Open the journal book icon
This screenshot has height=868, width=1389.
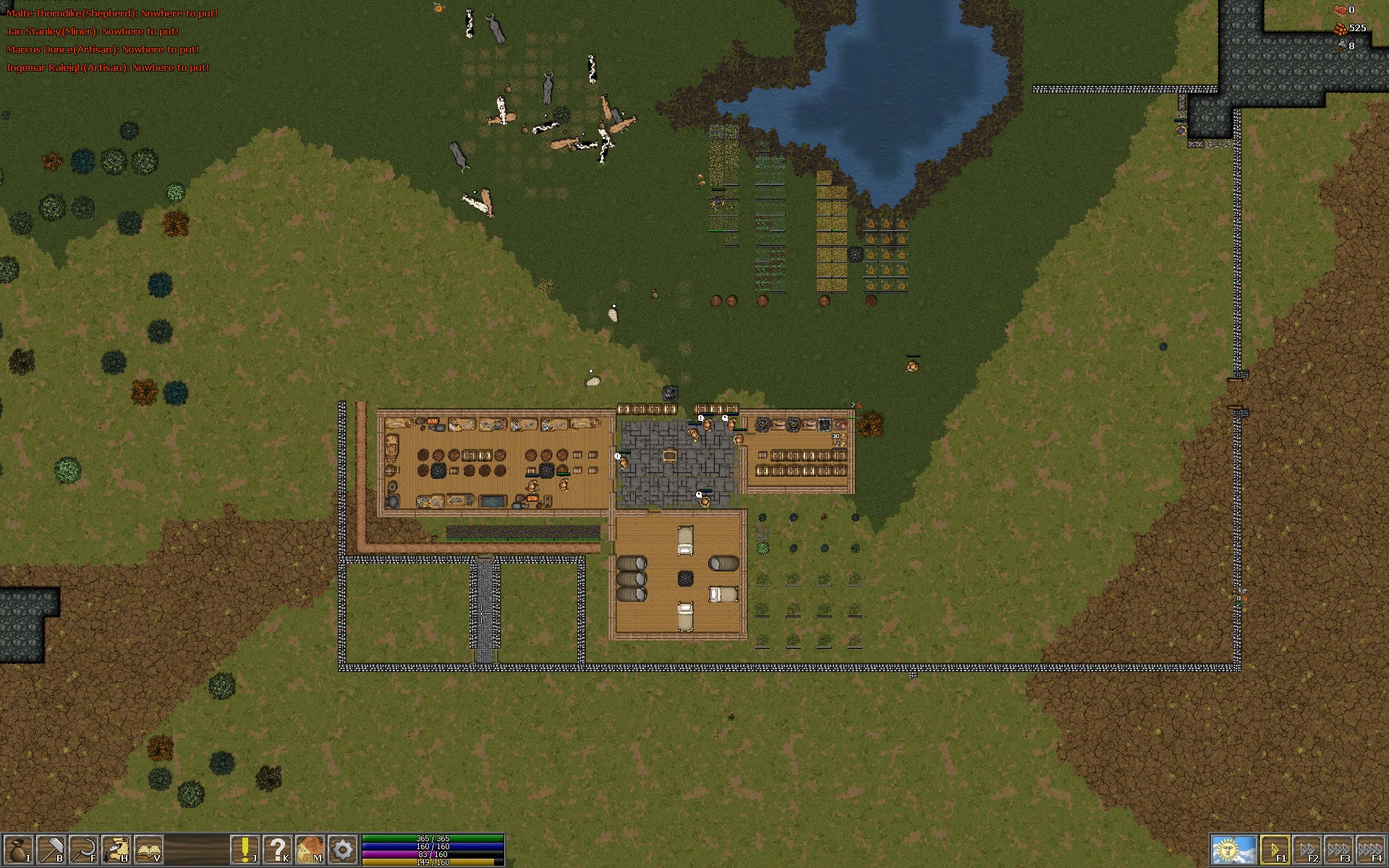(x=149, y=850)
